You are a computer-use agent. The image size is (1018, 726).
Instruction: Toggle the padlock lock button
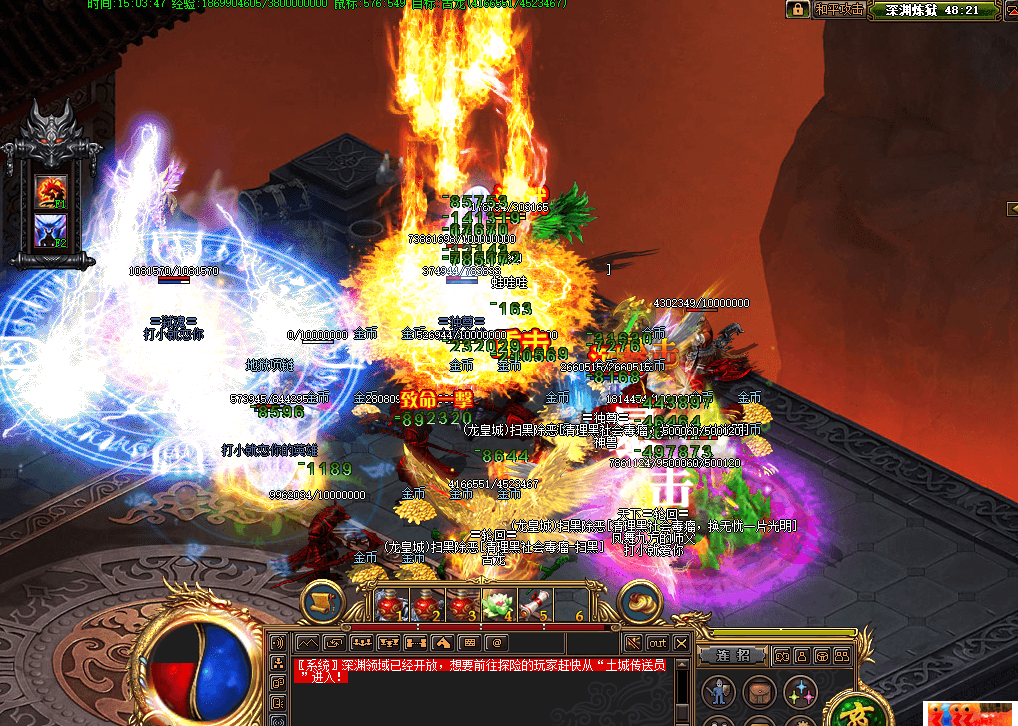pos(797,9)
